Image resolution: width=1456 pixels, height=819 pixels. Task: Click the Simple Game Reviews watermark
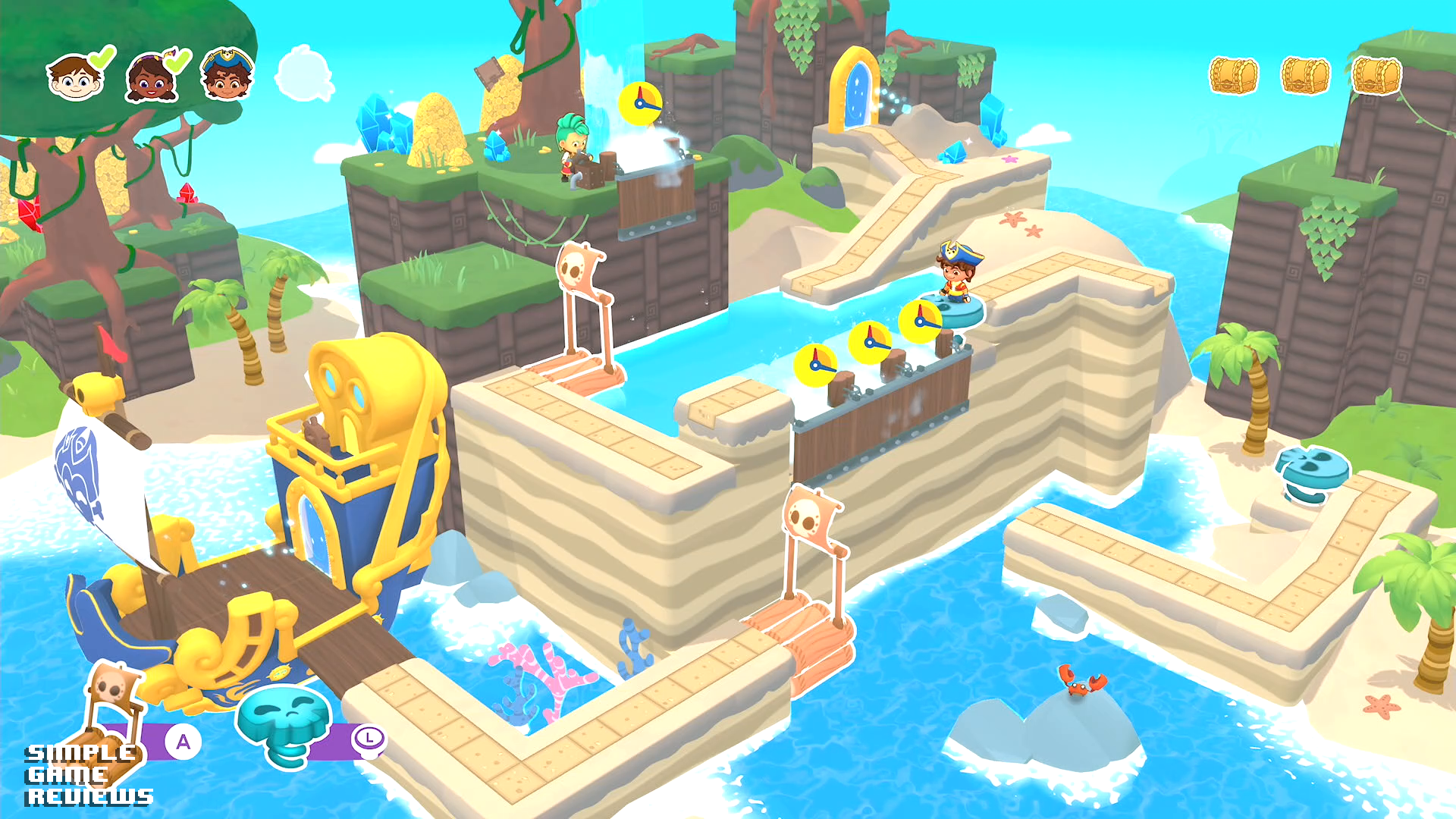[x=89, y=775]
